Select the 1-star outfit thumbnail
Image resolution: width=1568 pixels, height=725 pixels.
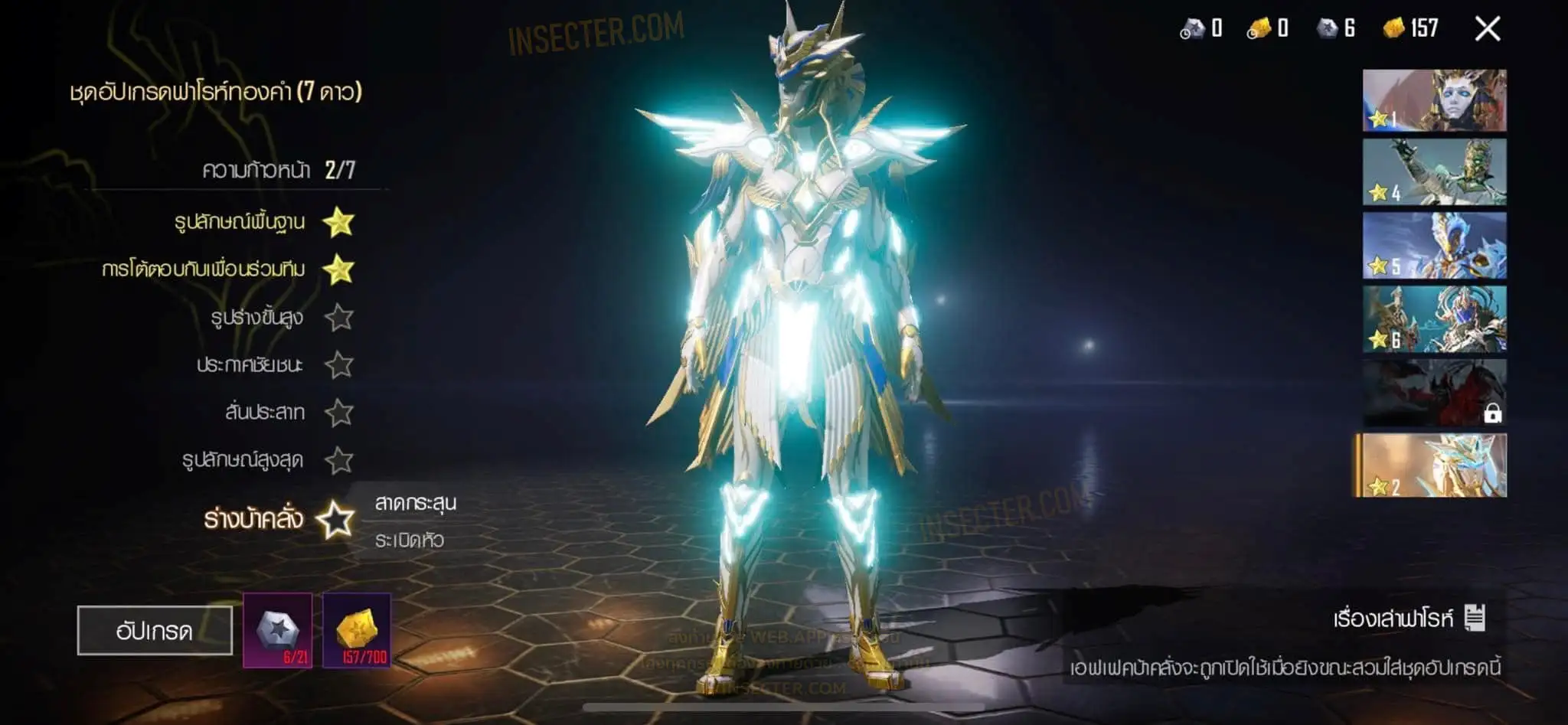[x=1434, y=100]
